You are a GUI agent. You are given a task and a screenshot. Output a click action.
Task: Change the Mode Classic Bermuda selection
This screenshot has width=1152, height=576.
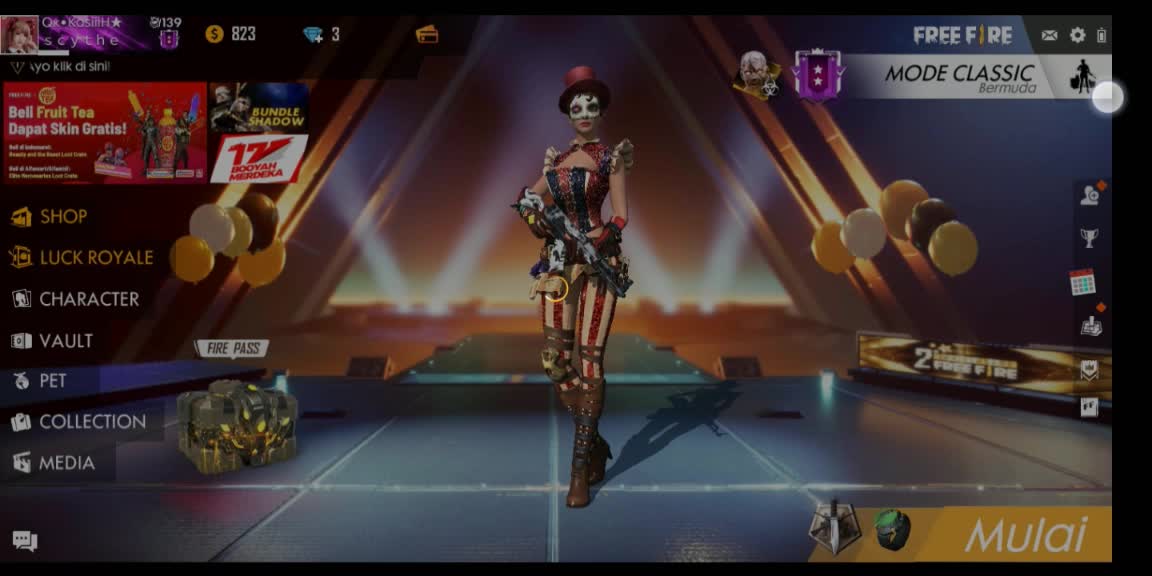(x=958, y=77)
